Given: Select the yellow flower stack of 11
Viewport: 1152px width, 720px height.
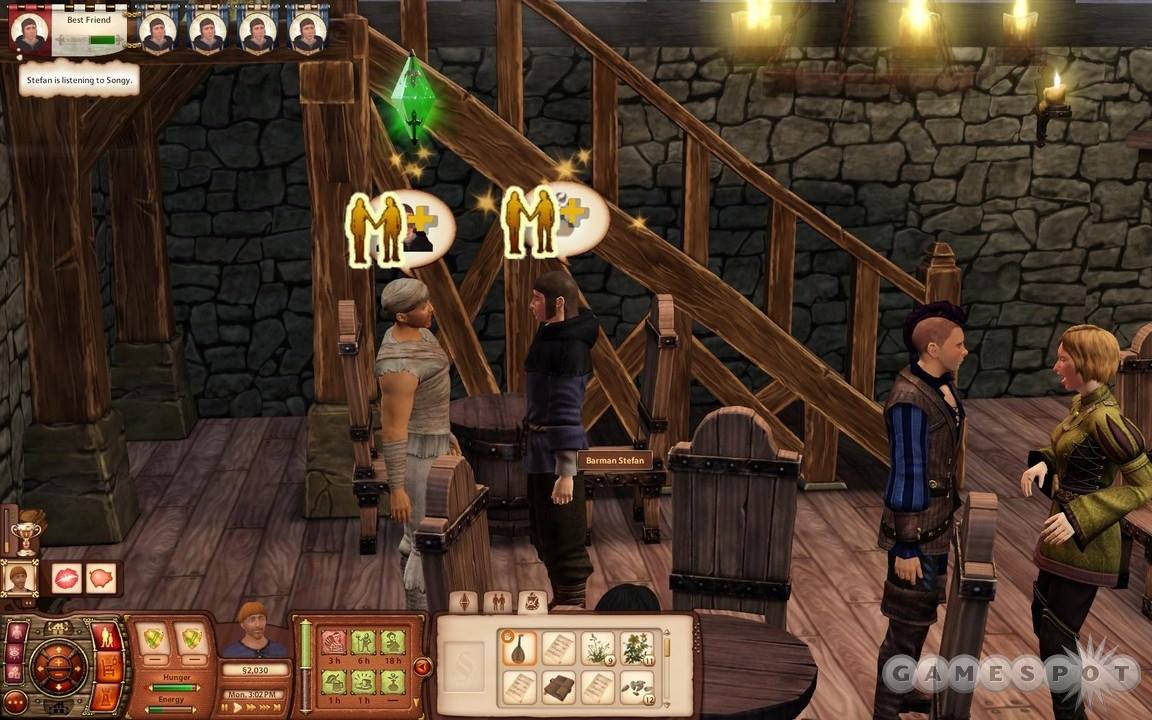Looking at the screenshot, I should coord(636,647).
